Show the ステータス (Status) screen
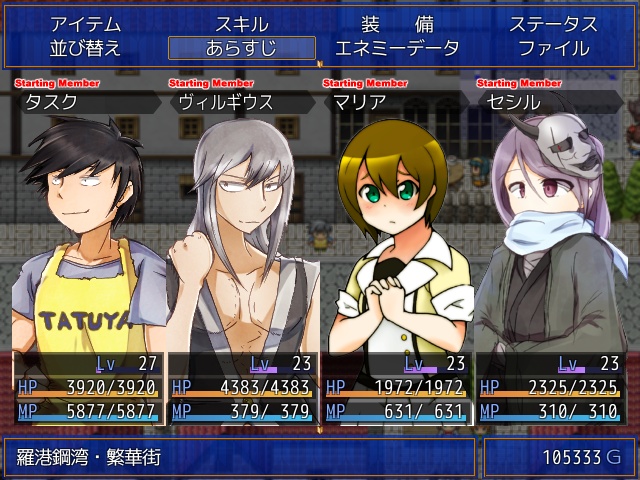 point(553,25)
